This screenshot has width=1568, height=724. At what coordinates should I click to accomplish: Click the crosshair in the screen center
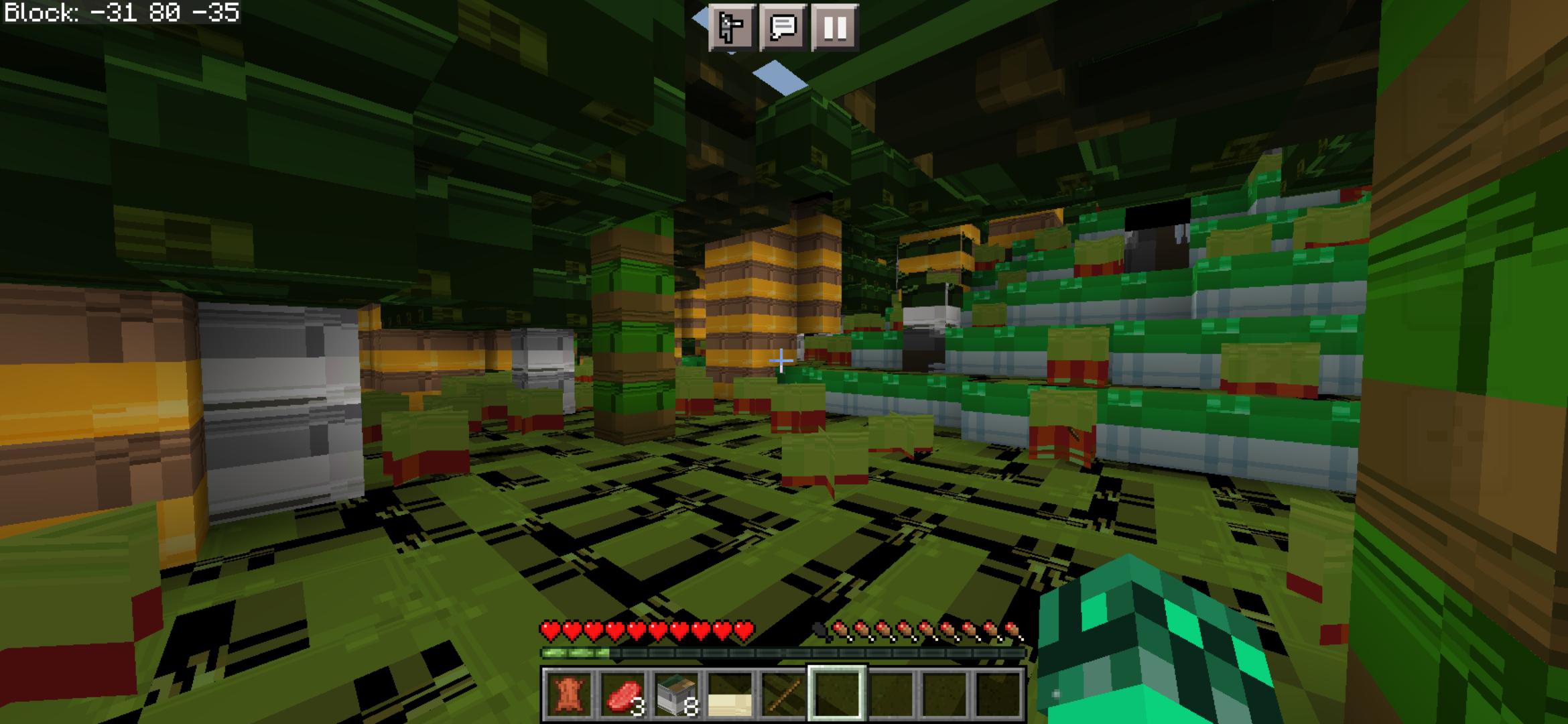point(781,361)
